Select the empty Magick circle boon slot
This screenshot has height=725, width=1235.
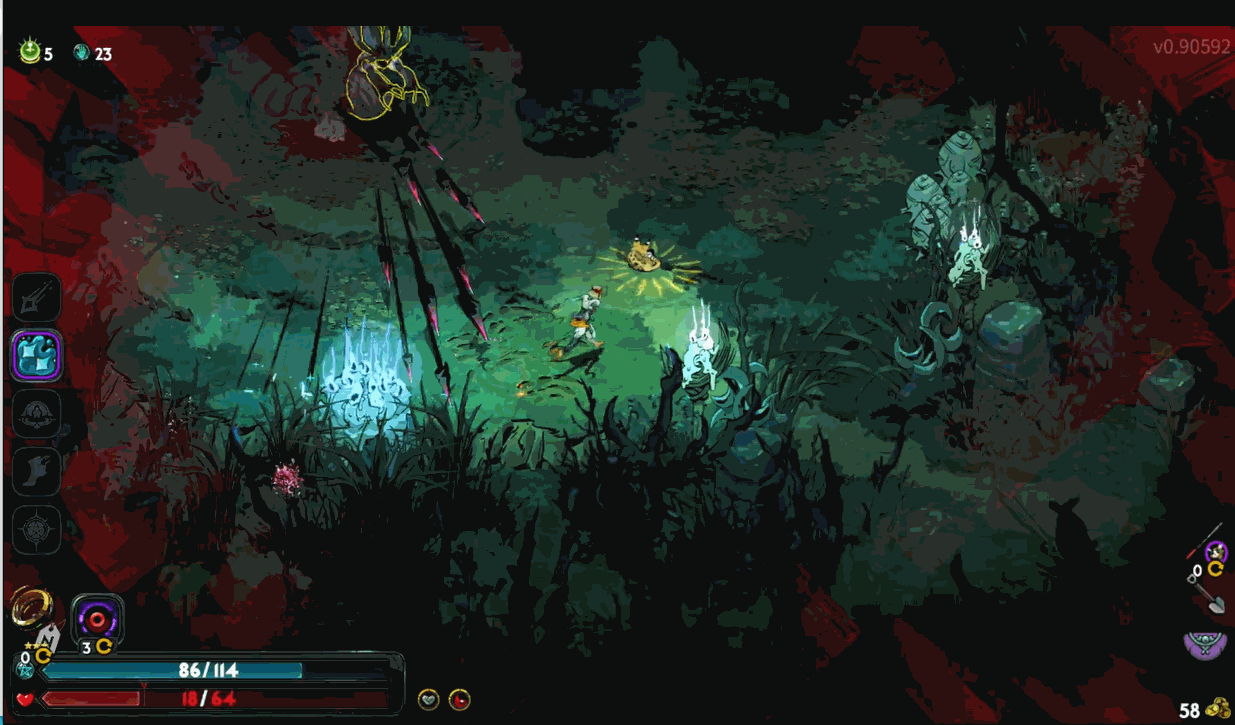click(x=37, y=528)
